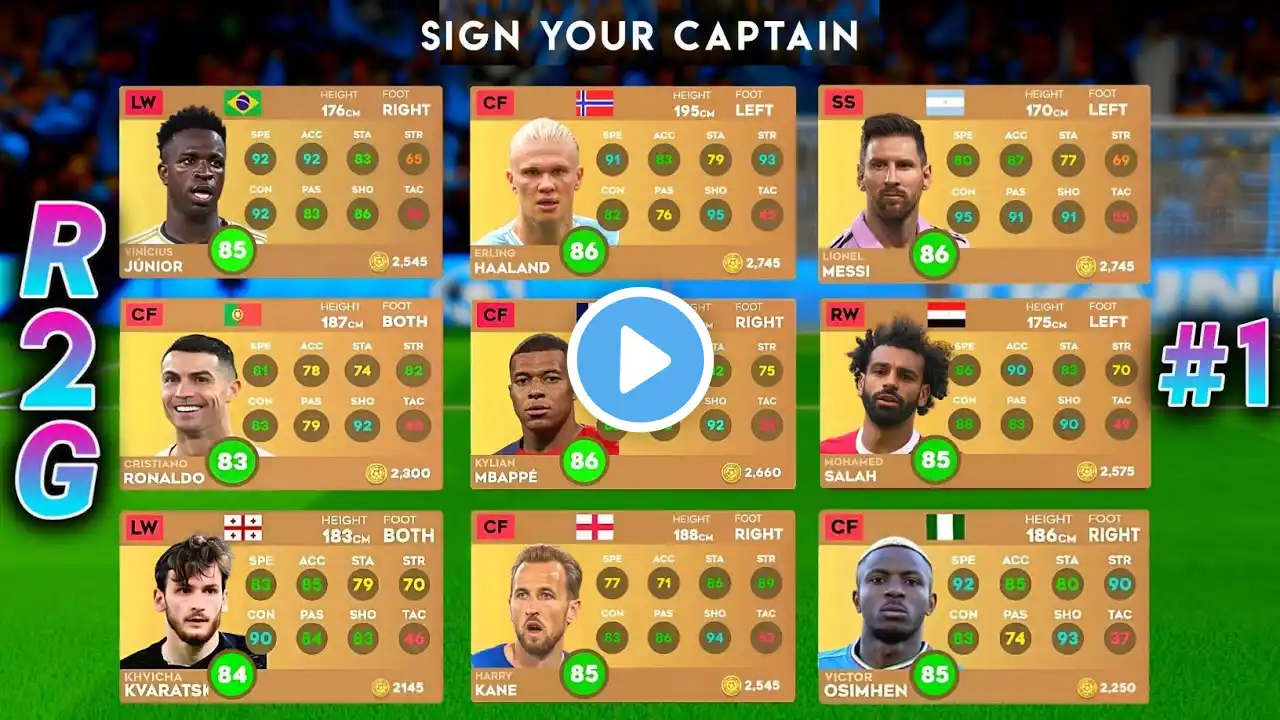
Task: Play the video with the center button
Action: 640,360
